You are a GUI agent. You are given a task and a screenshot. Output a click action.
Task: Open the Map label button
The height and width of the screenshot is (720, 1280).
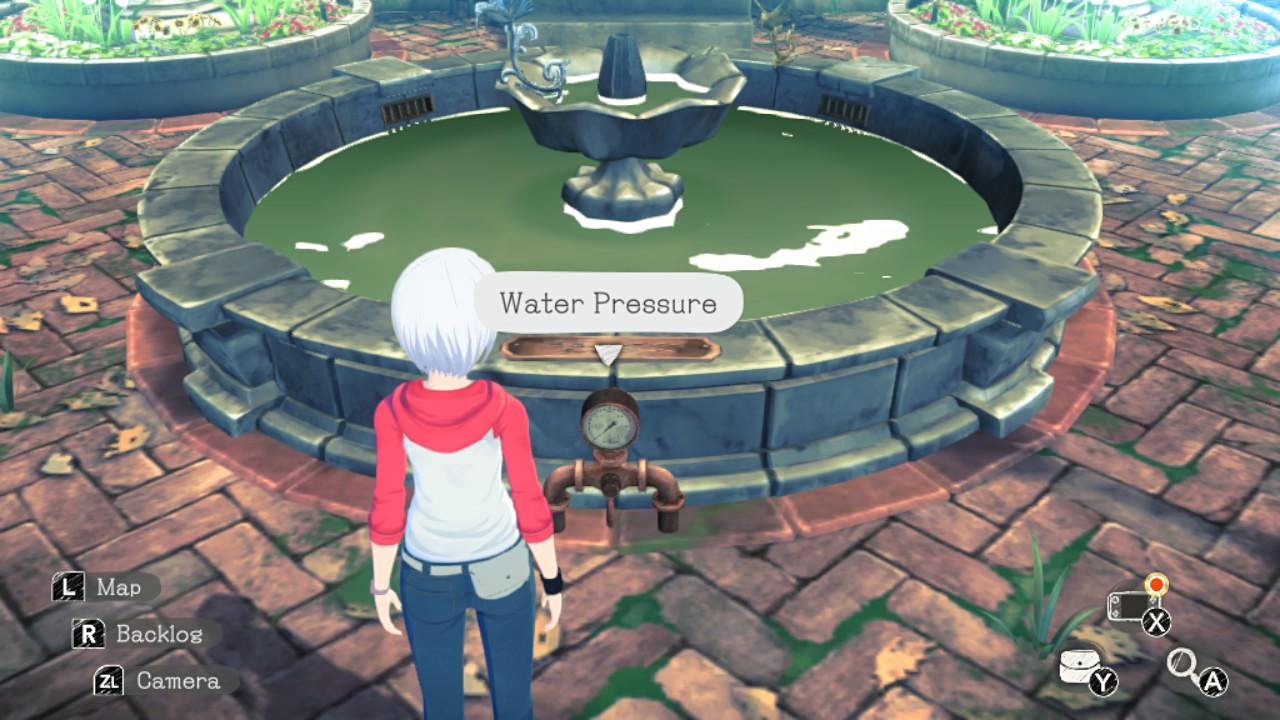tap(106, 587)
